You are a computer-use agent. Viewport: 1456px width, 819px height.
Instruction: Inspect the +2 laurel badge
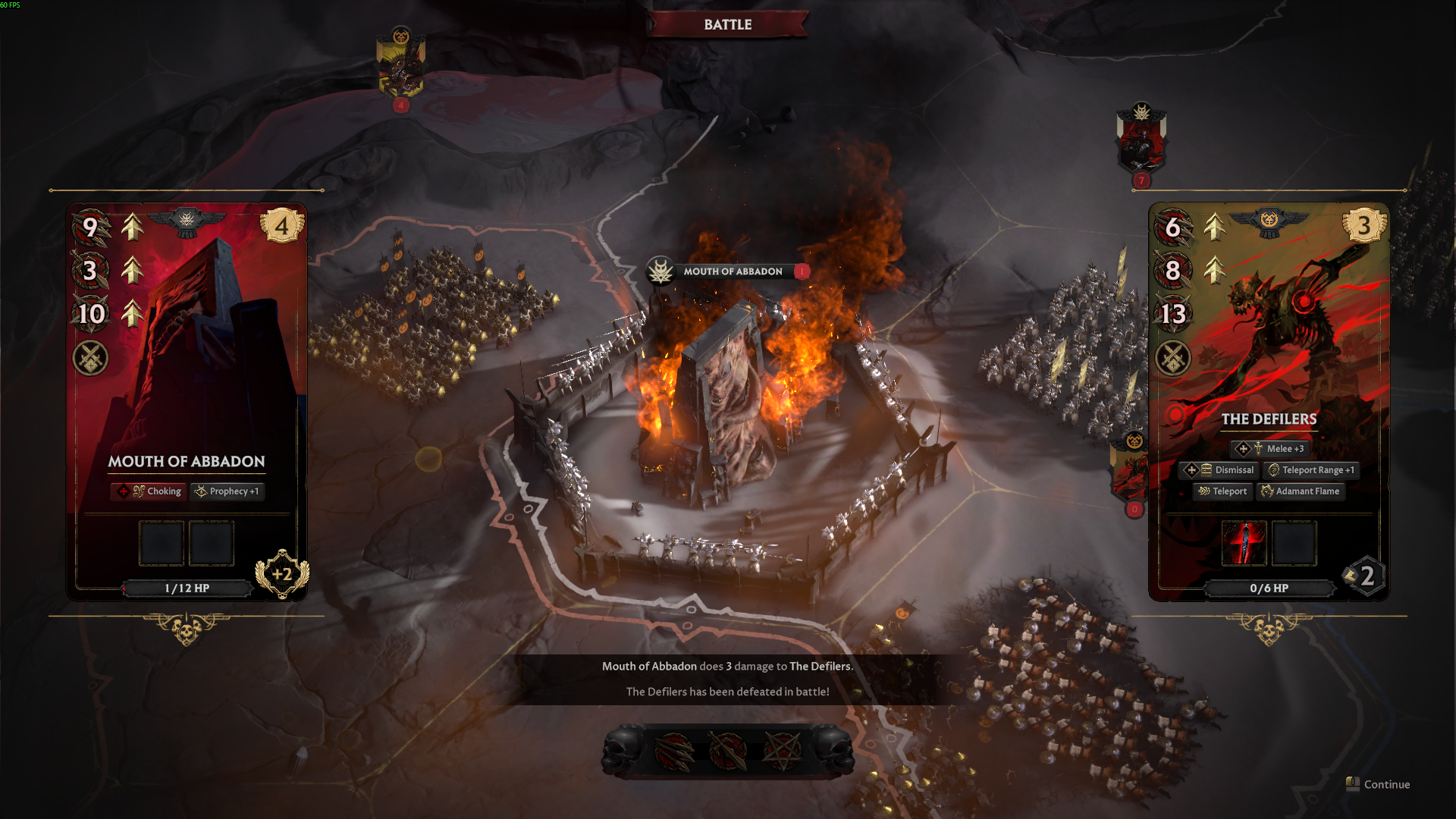click(x=282, y=574)
